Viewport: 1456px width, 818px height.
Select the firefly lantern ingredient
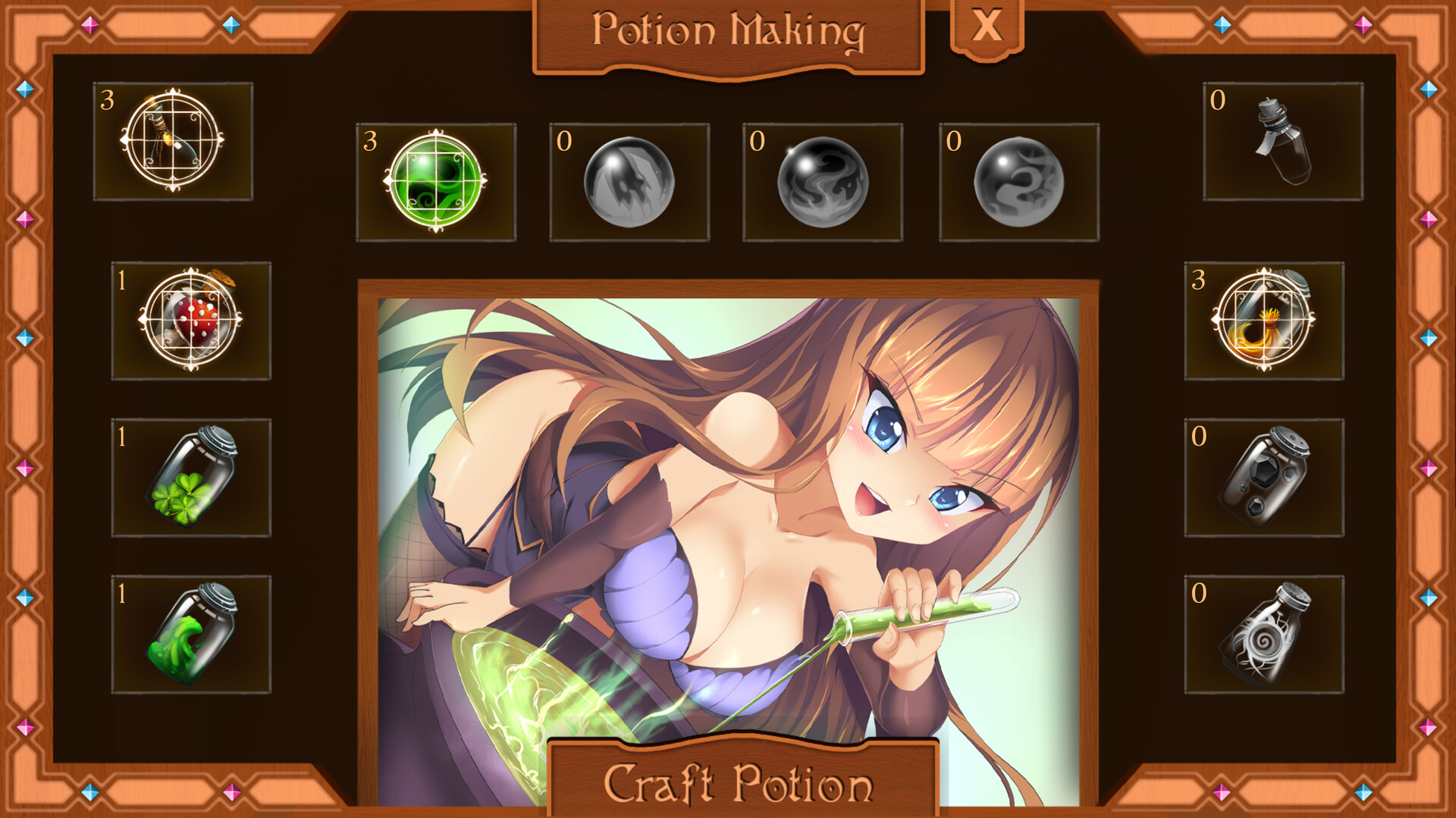point(173,142)
